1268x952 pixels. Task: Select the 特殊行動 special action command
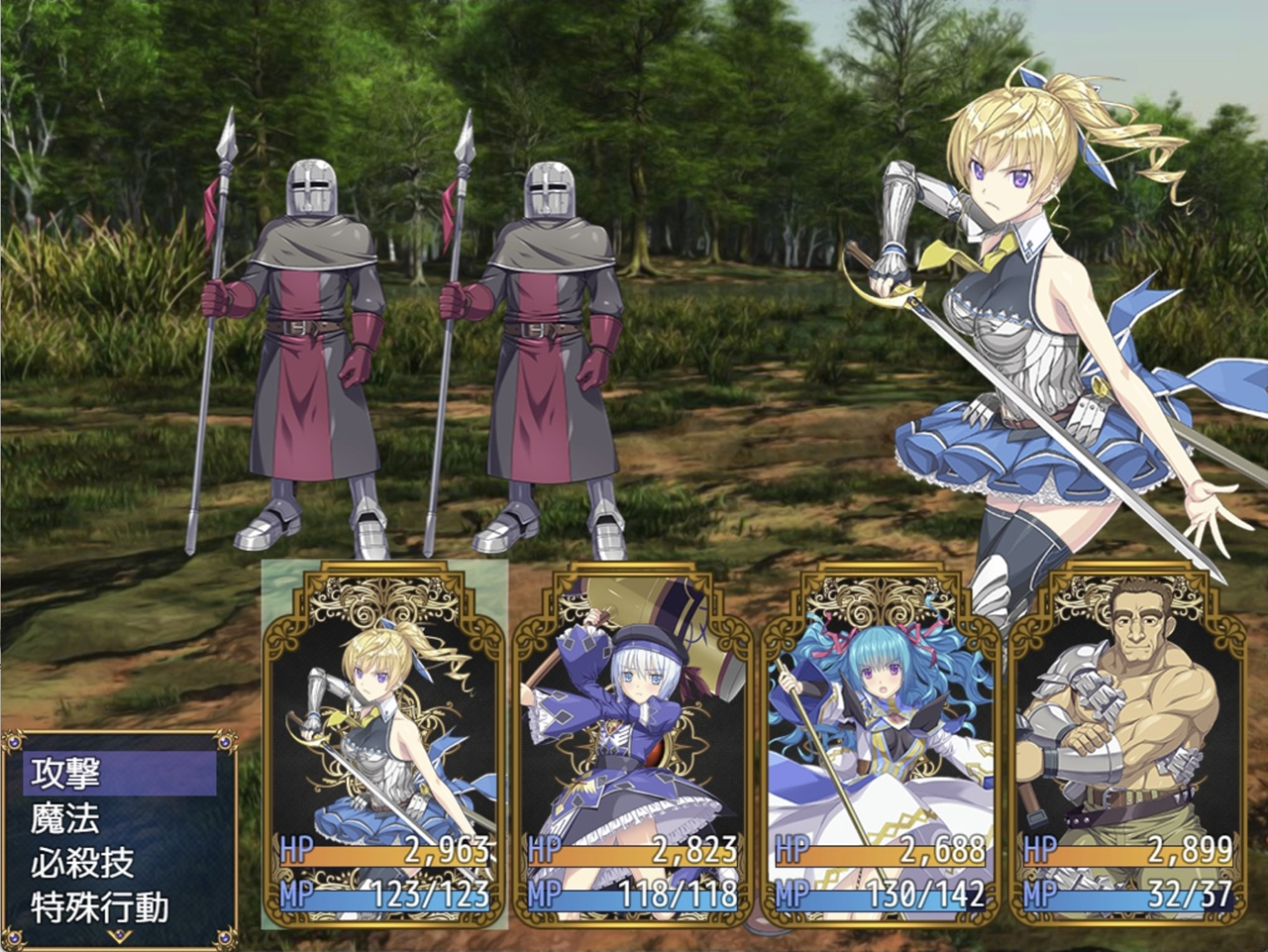pyautogui.click(x=119, y=907)
